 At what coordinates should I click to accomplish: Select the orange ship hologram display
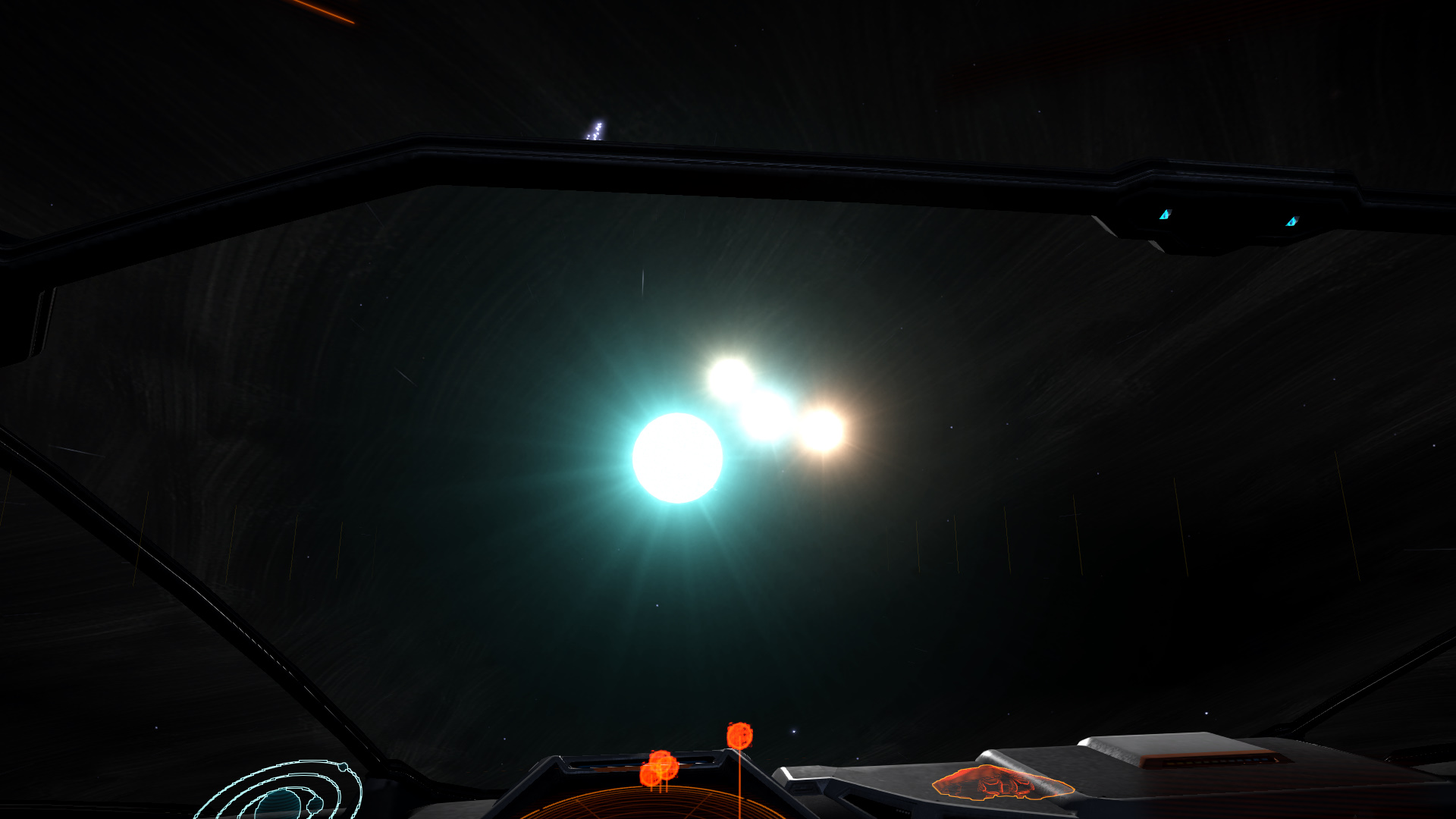1003,783
